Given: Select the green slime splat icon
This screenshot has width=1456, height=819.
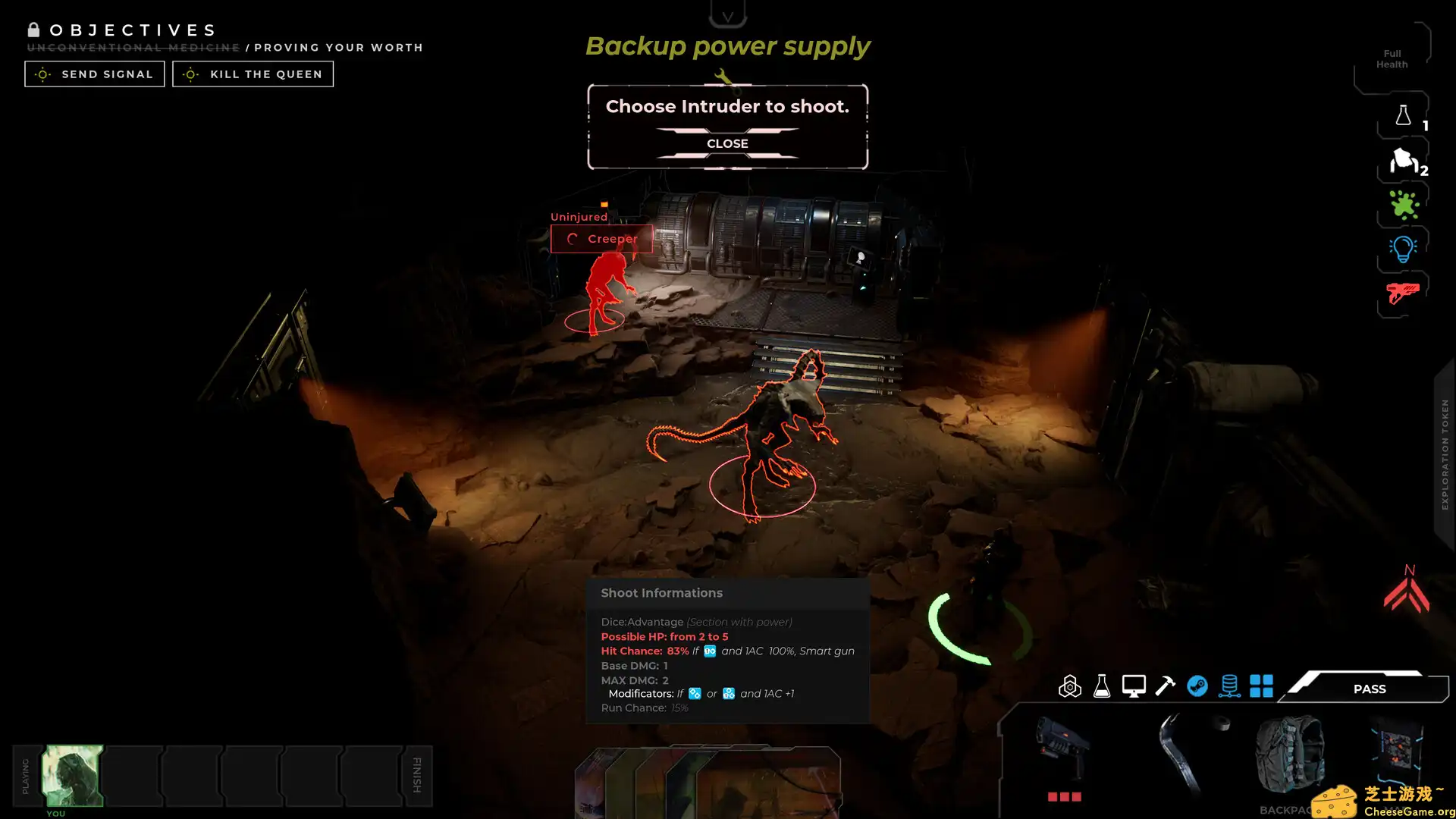Looking at the screenshot, I should (x=1403, y=205).
